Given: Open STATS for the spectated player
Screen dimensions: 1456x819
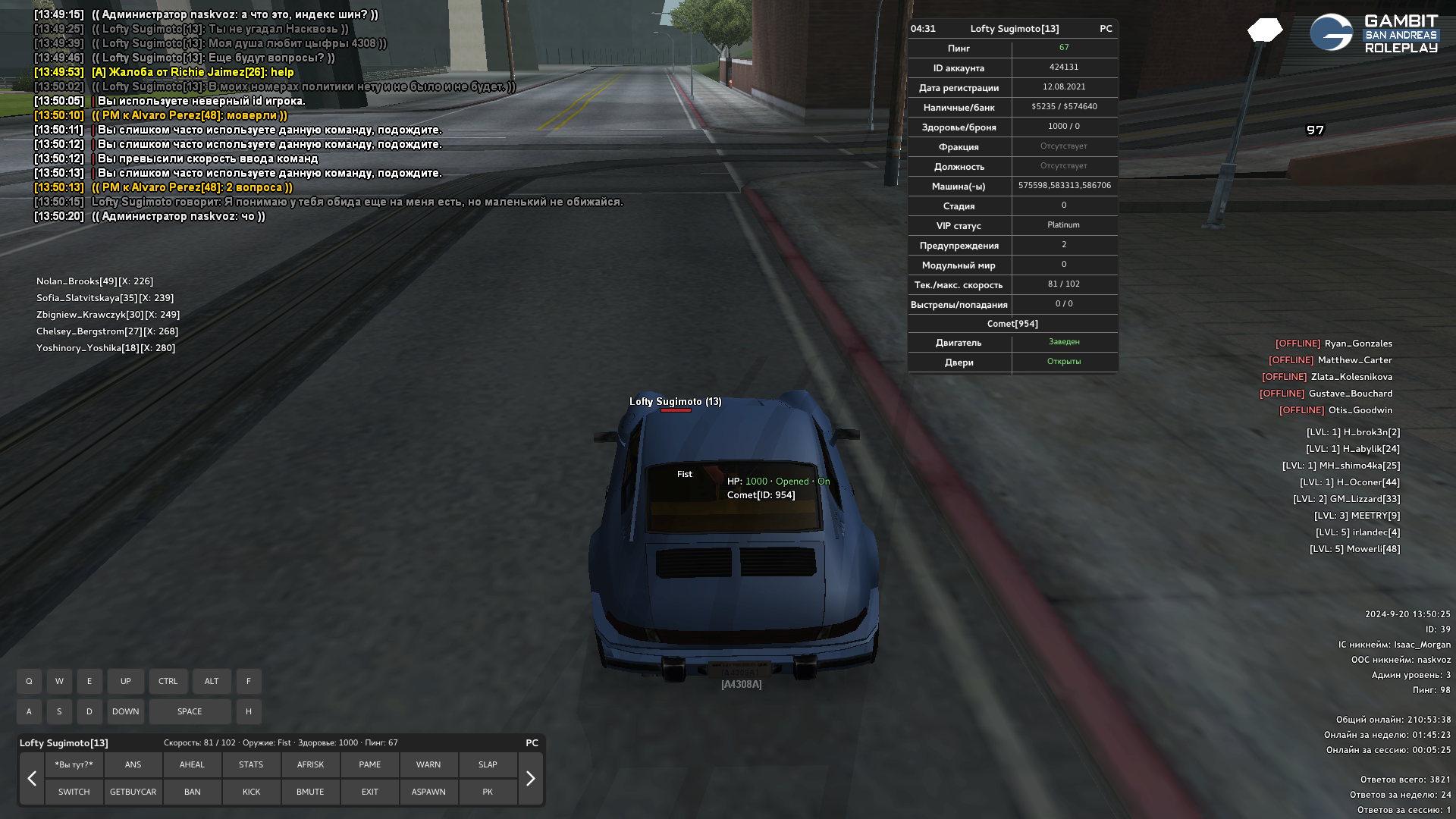Looking at the screenshot, I should pyautogui.click(x=251, y=764).
